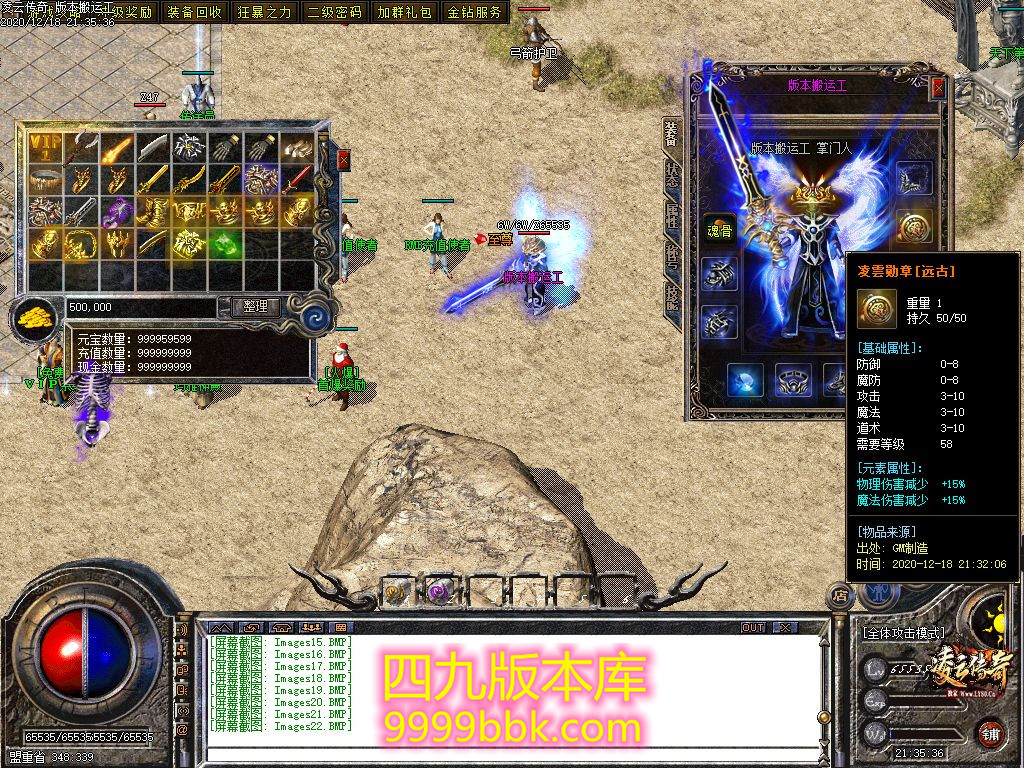
Task: Click the 魂骨 soul bone slot
Action: pos(718,228)
